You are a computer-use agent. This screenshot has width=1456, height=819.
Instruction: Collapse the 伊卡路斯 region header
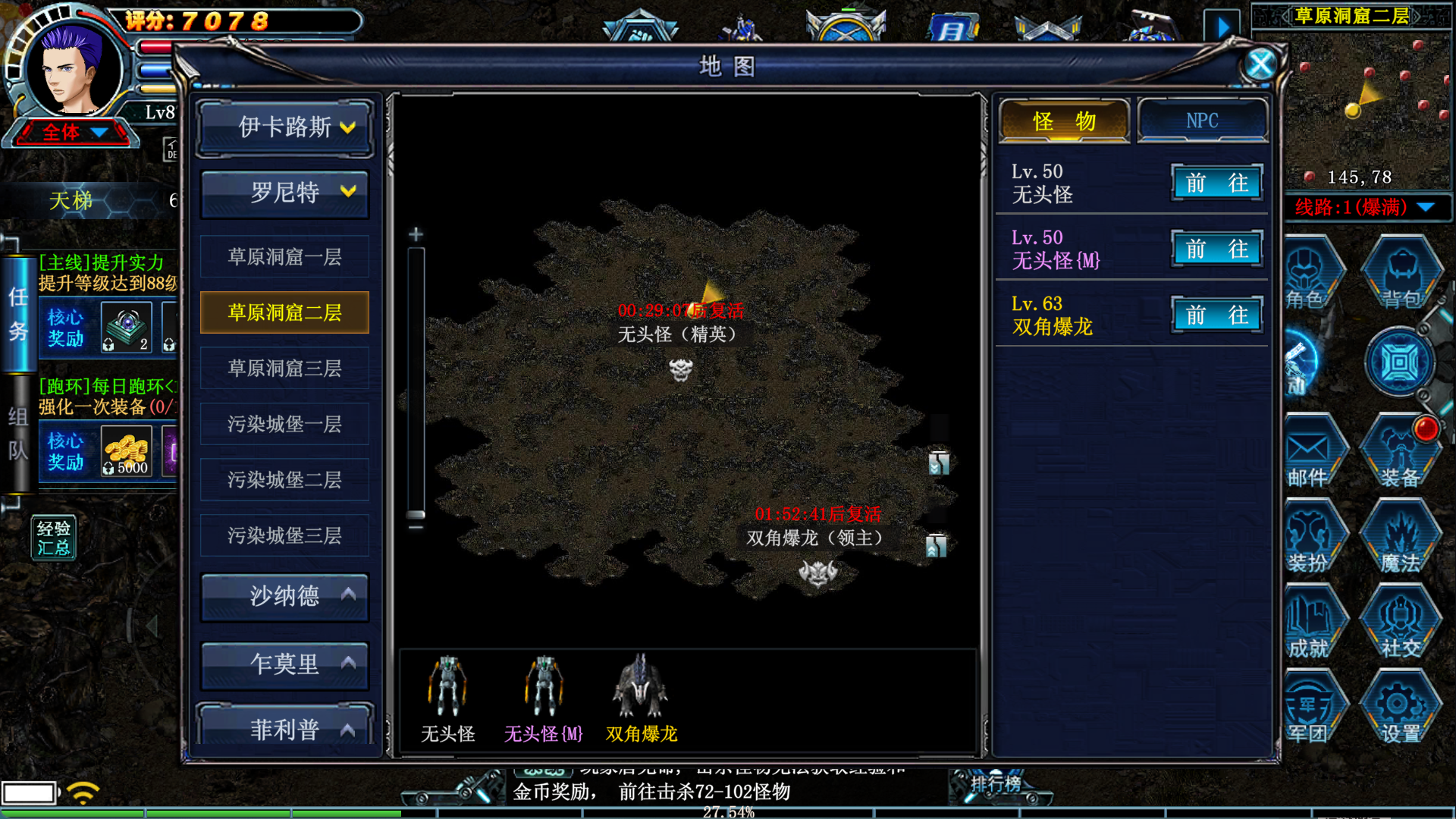285,127
